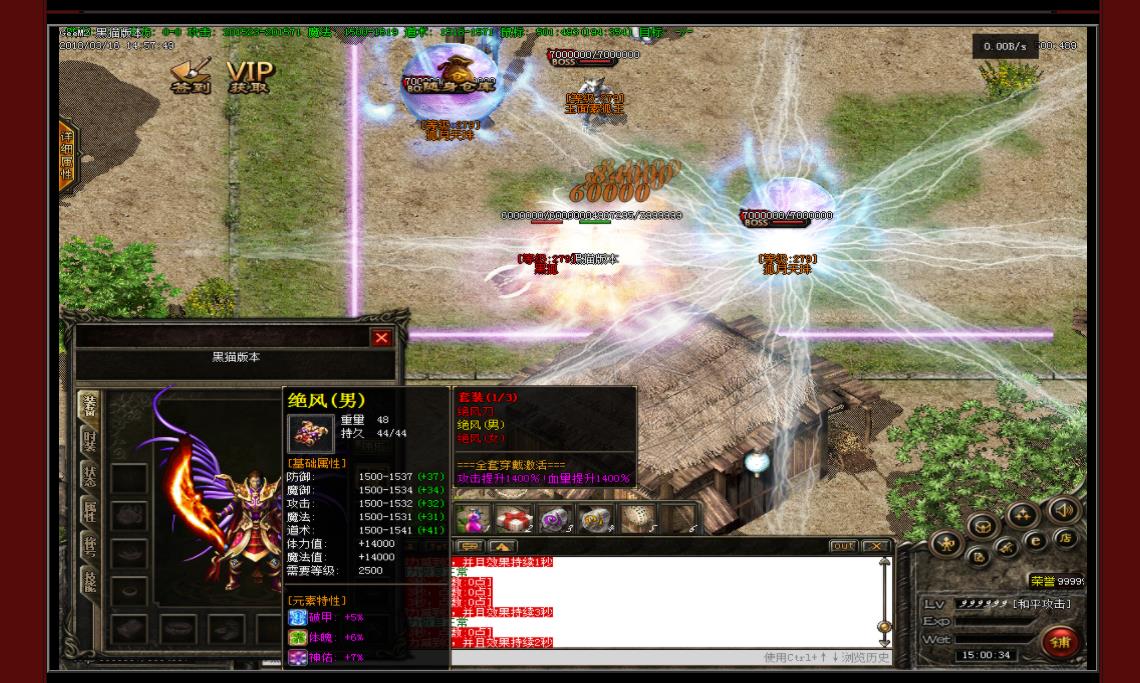Close the character equipment panel
The image size is (1140, 683).
(381, 338)
